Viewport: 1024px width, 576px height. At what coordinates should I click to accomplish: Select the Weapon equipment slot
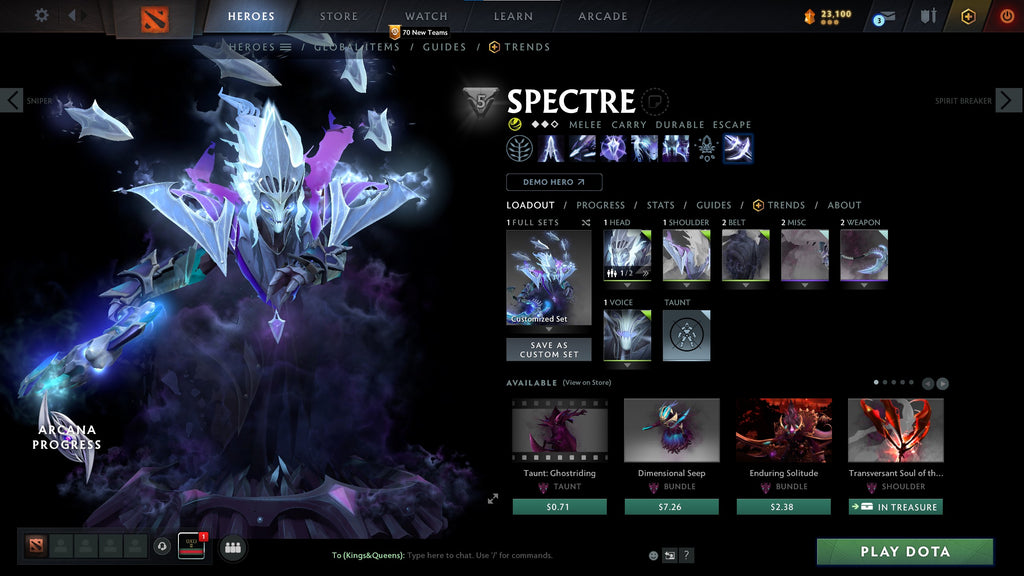point(863,255)
